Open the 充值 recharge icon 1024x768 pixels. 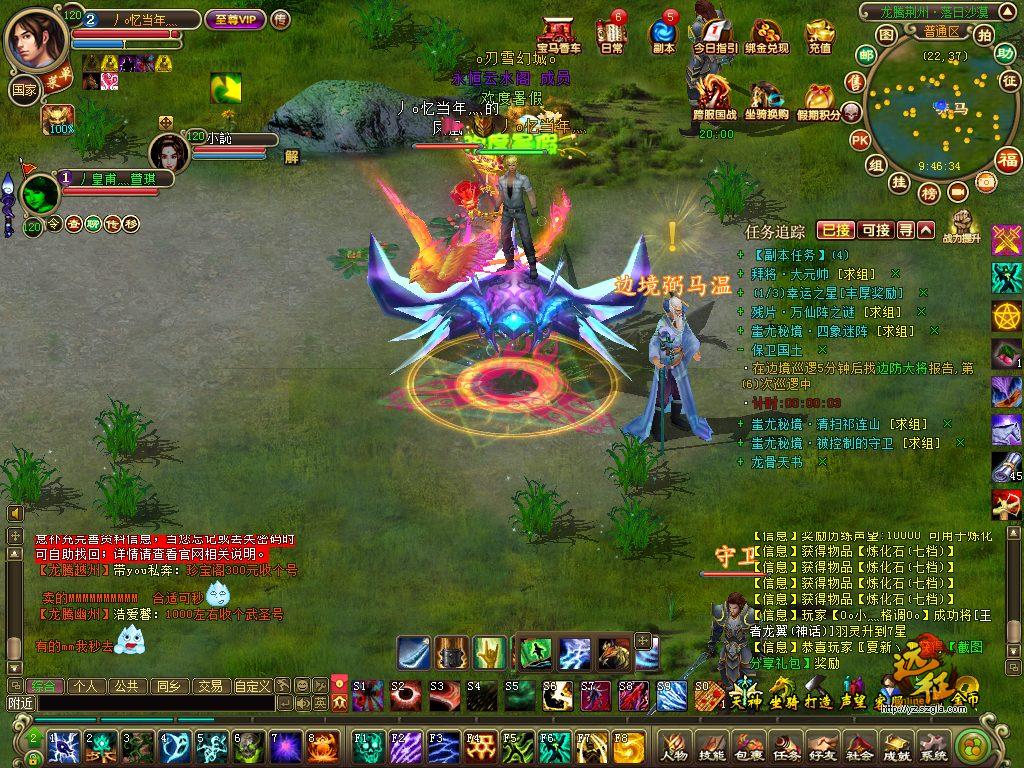pos(819,36)
